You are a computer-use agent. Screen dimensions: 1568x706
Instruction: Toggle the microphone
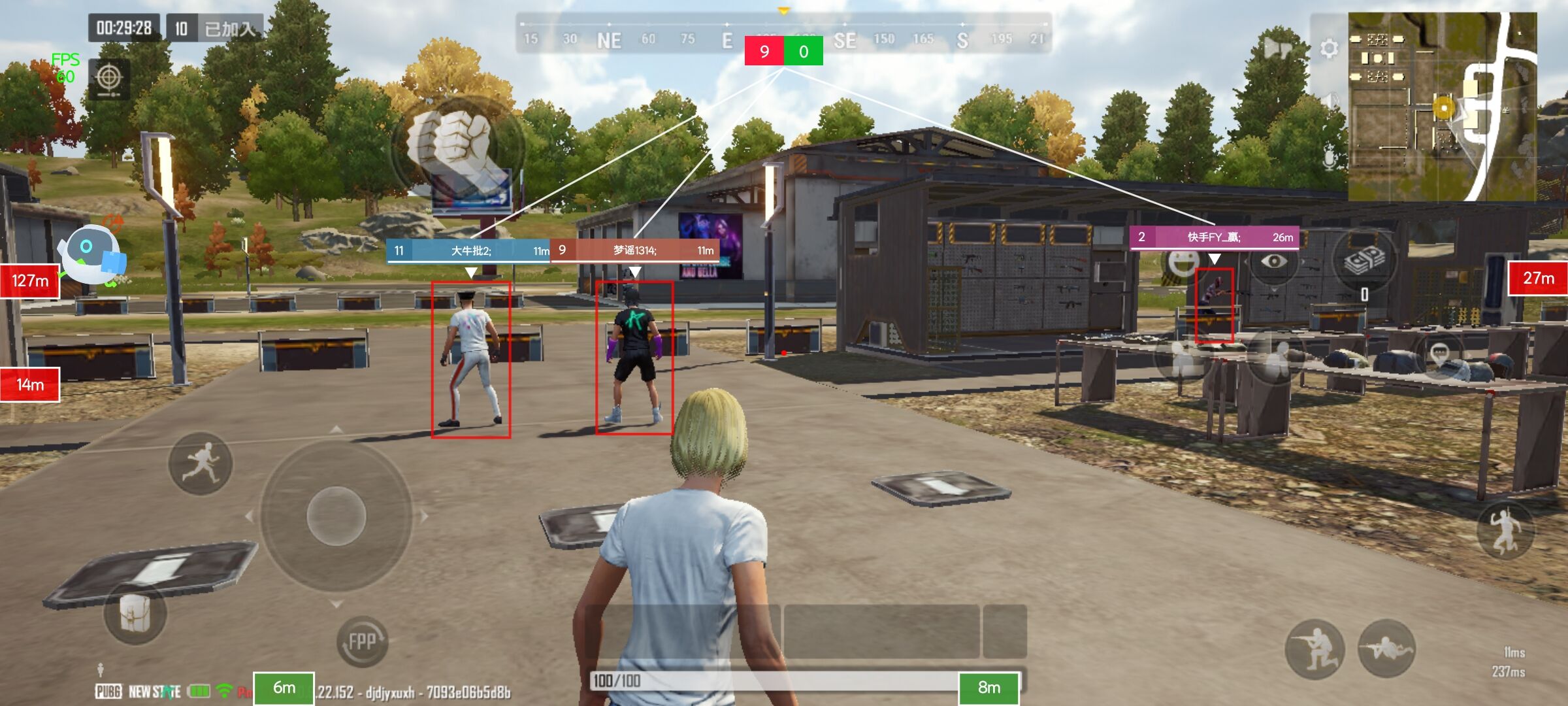(x=1329, y=159)
